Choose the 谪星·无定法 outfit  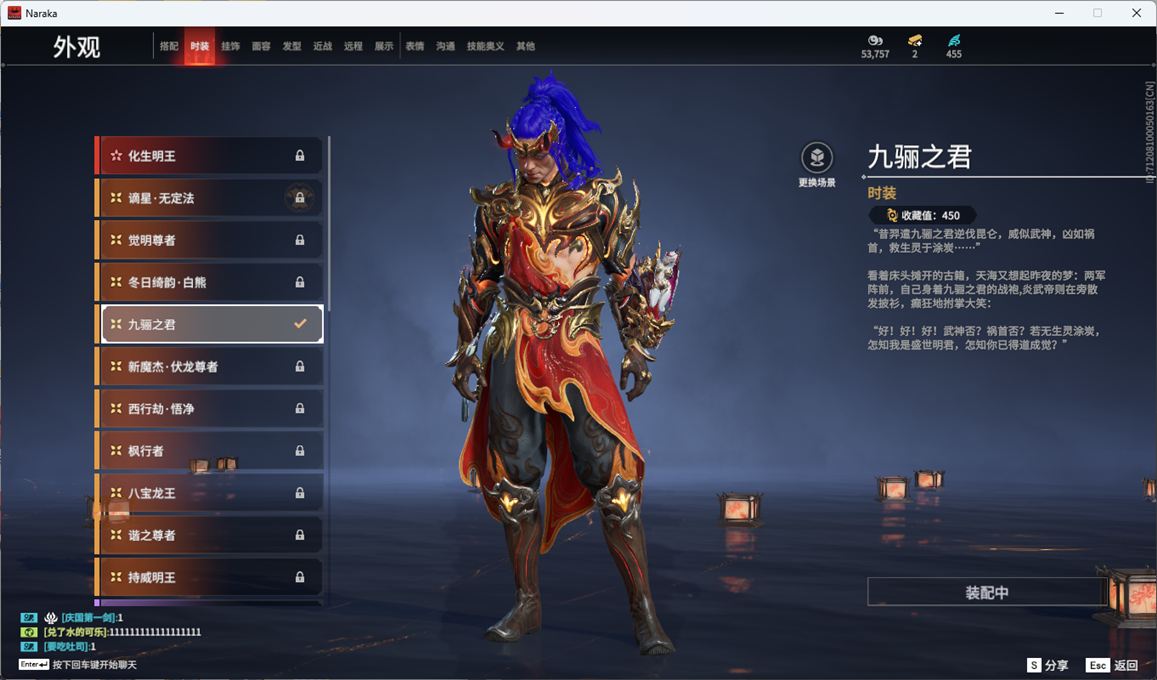tap(209, 198)
